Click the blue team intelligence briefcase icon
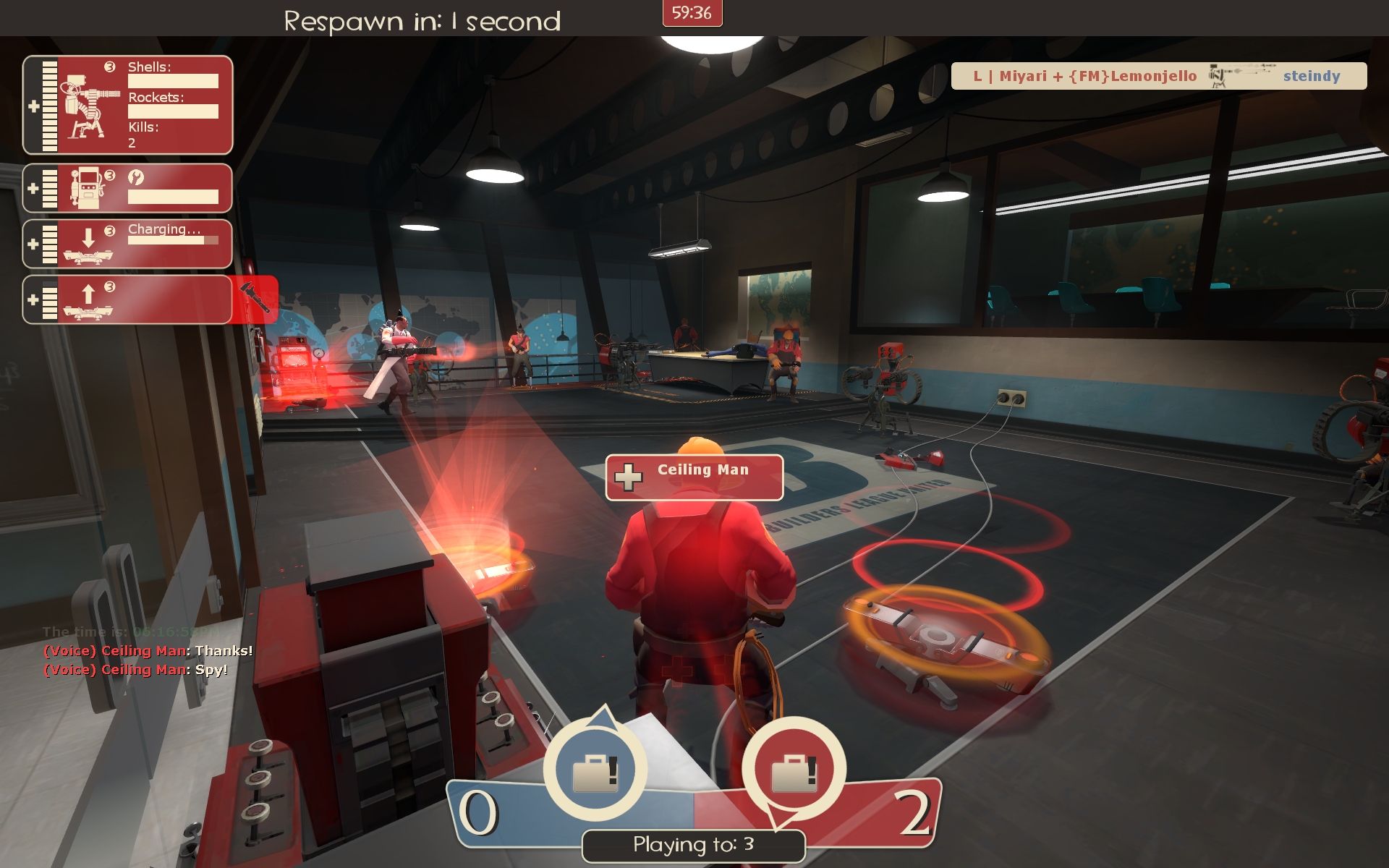Viewport: 1389px width, 868px height. pos(594,772)
